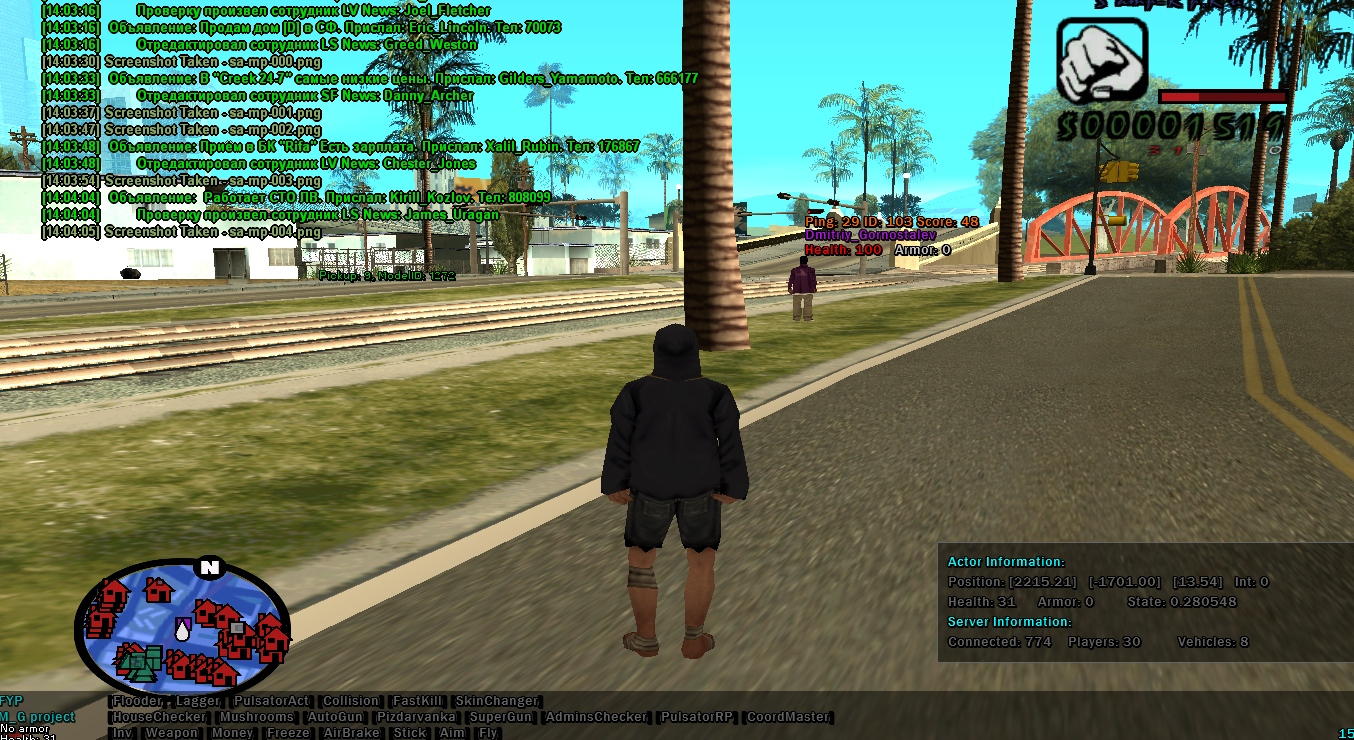Enable AutoGun
Viewport: 1354px width, 740px height.
(x=336, y=717)
